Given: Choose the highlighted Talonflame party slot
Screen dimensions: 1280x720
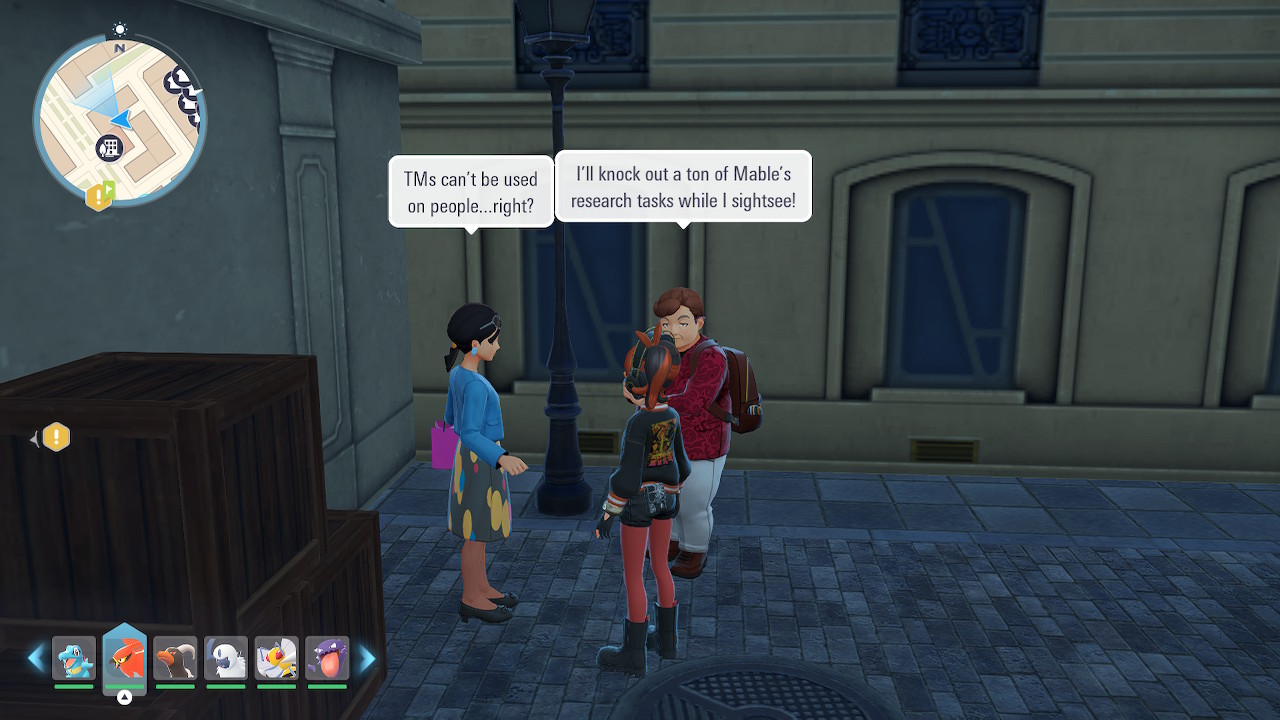Looking at the screenshot, I should [125, 658].
